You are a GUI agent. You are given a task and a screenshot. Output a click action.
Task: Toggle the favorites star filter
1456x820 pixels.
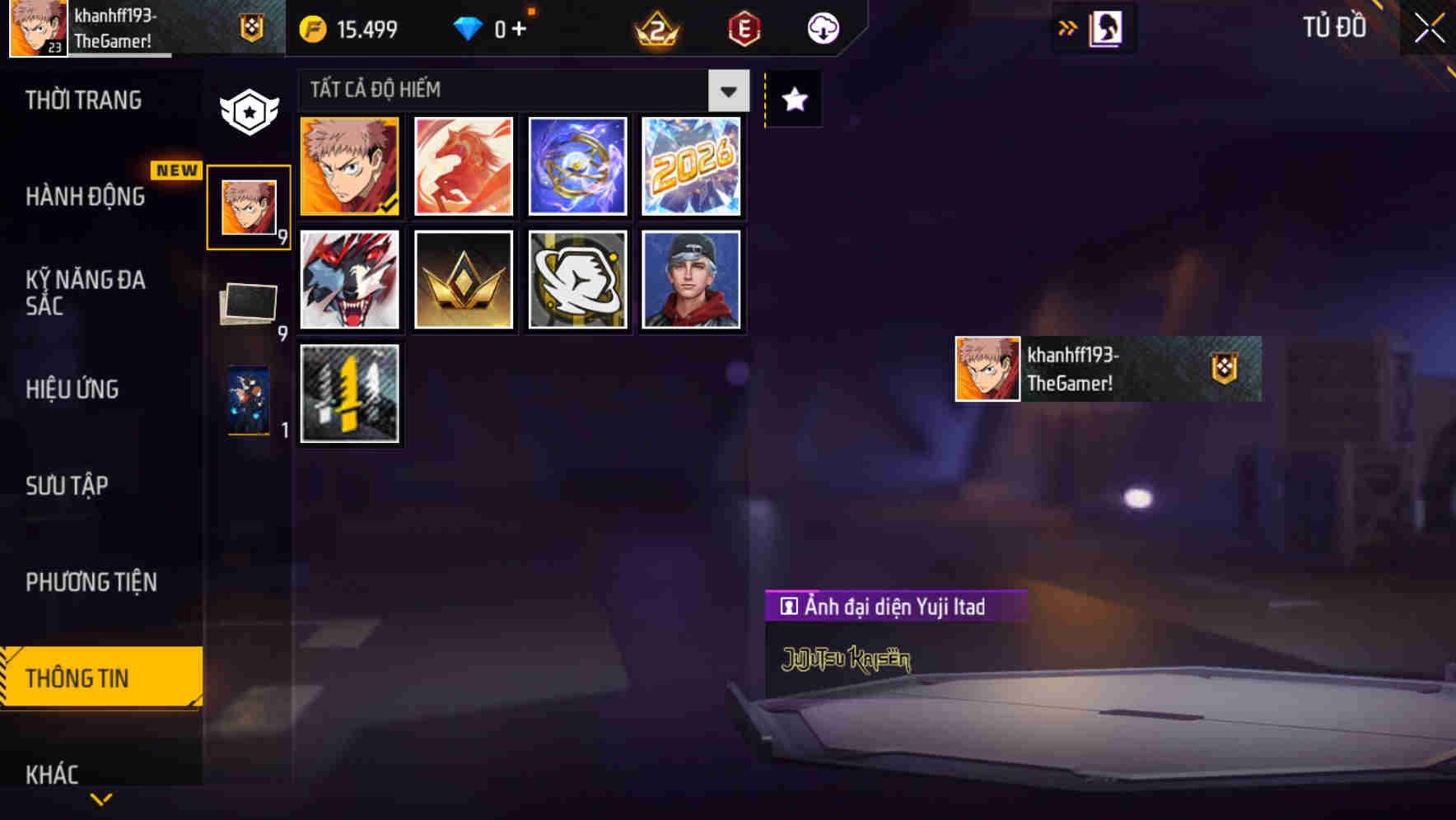792,100
